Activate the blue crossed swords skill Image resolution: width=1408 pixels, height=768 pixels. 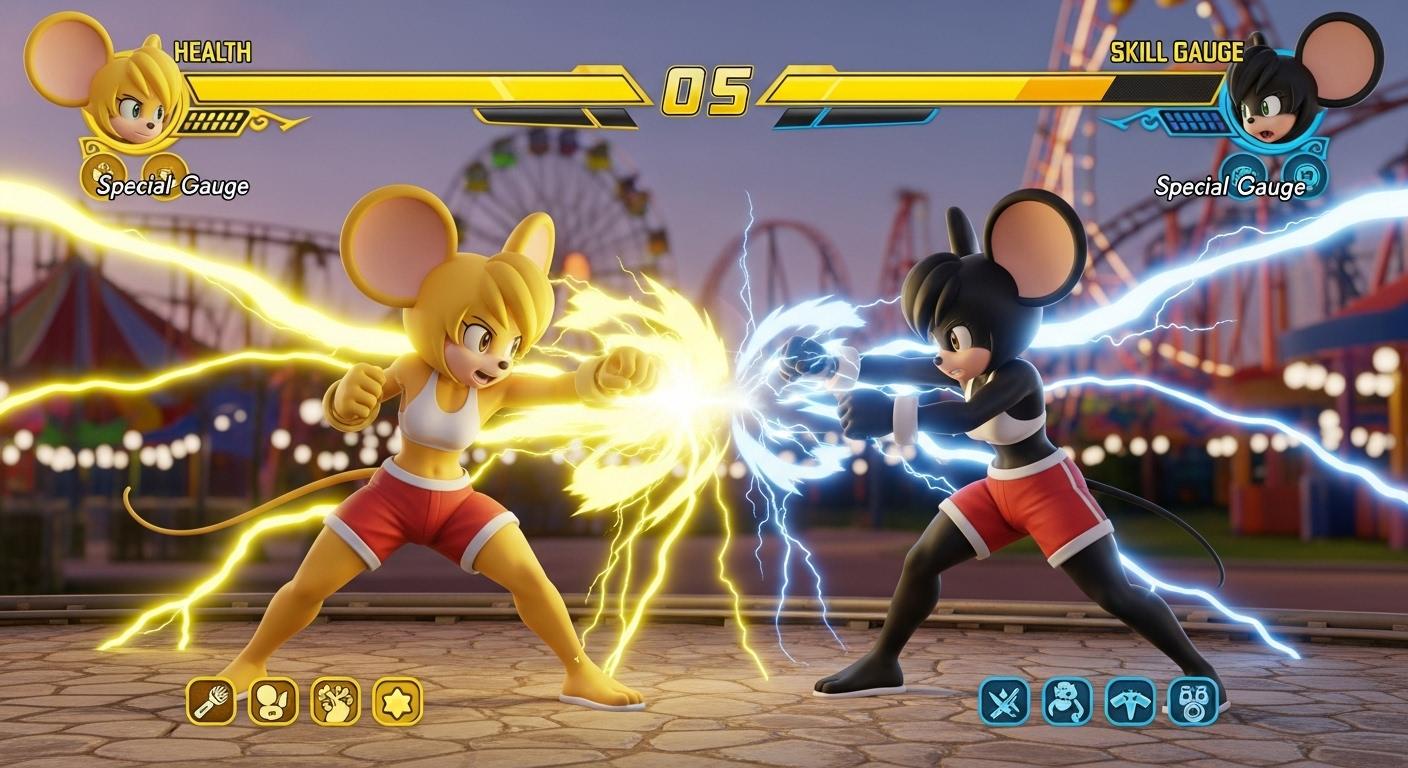point(1004,701)
